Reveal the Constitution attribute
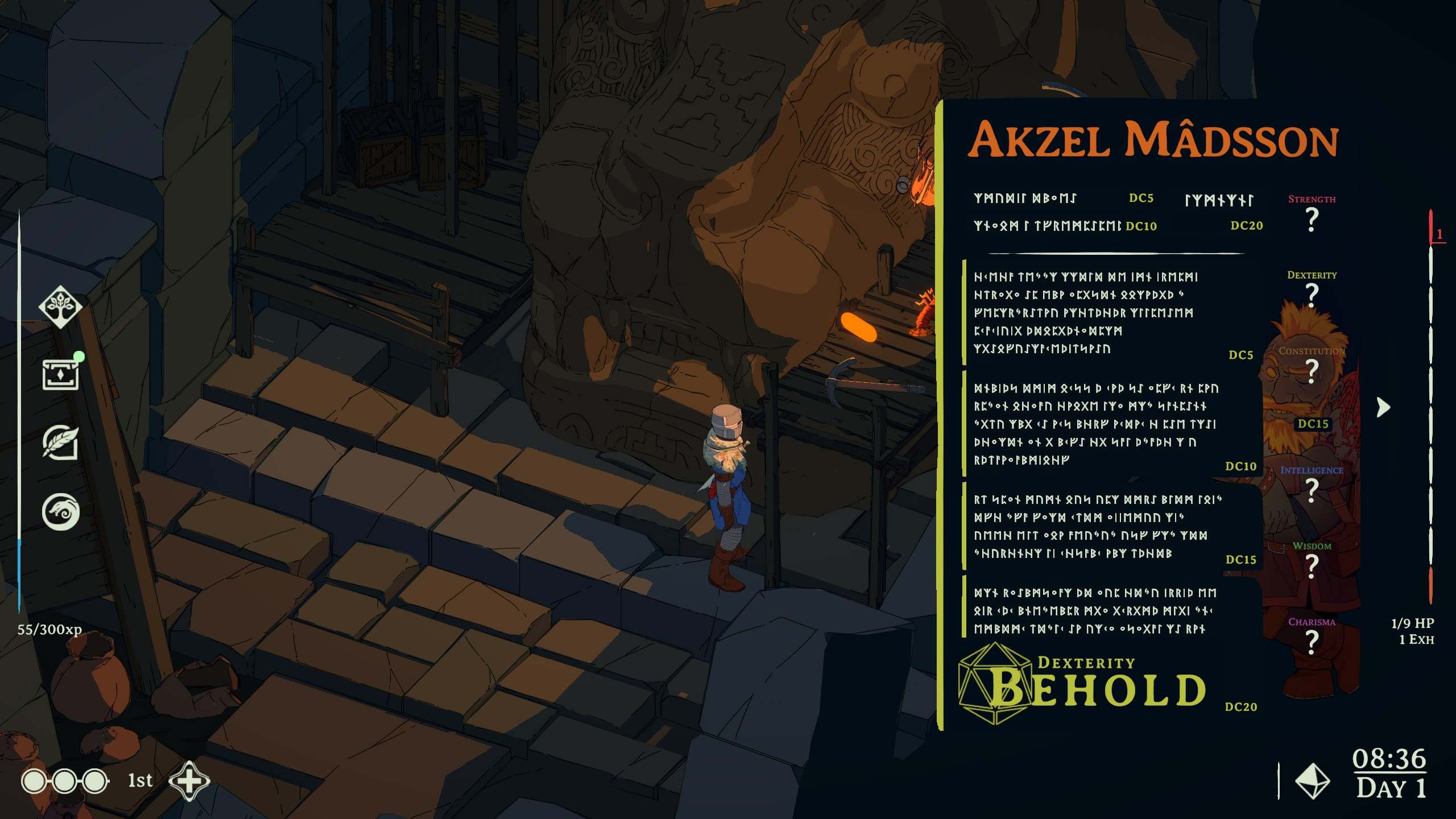 tap(1312, 371)
